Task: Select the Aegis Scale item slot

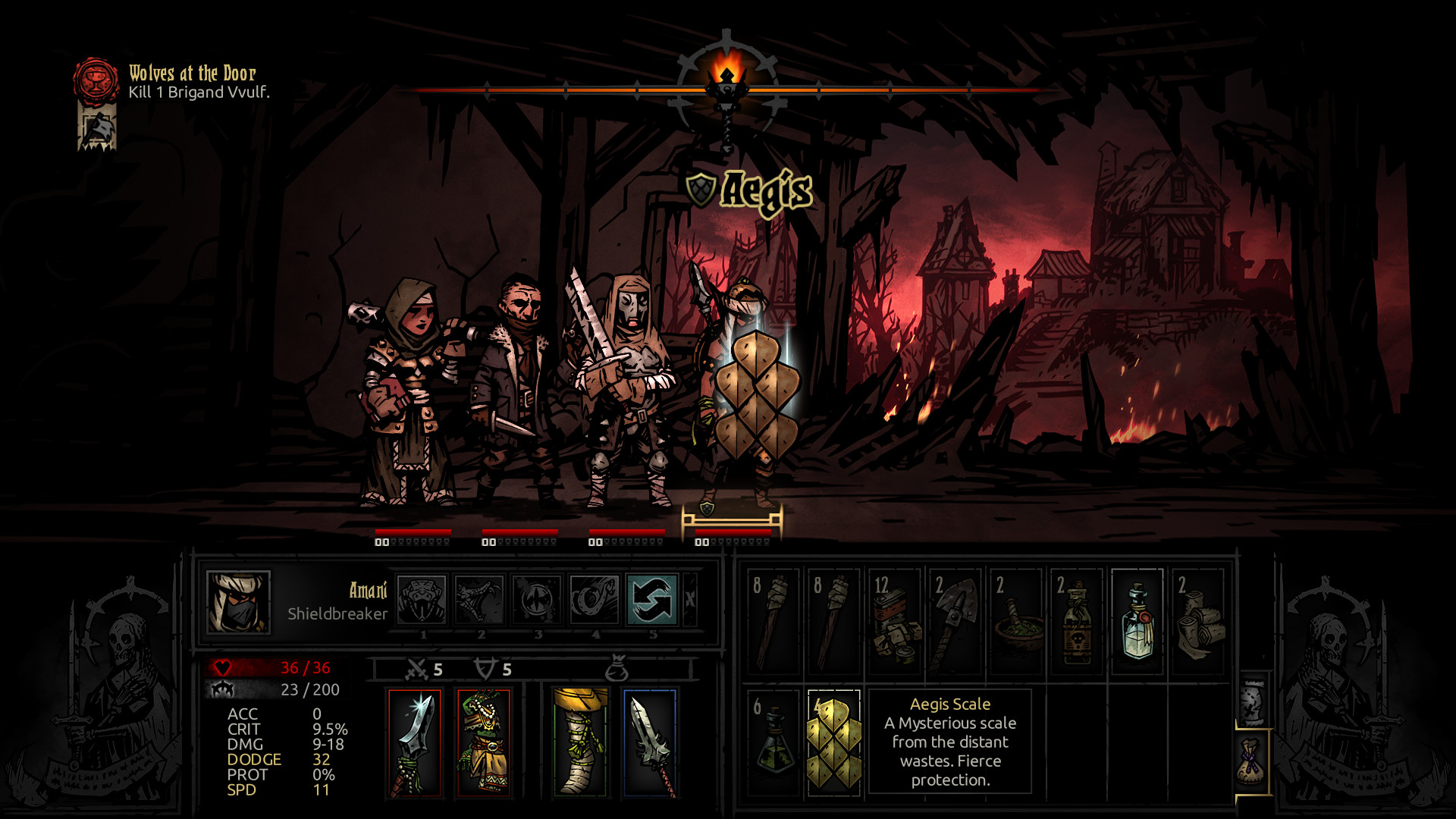Action: (x=833, y=742)
